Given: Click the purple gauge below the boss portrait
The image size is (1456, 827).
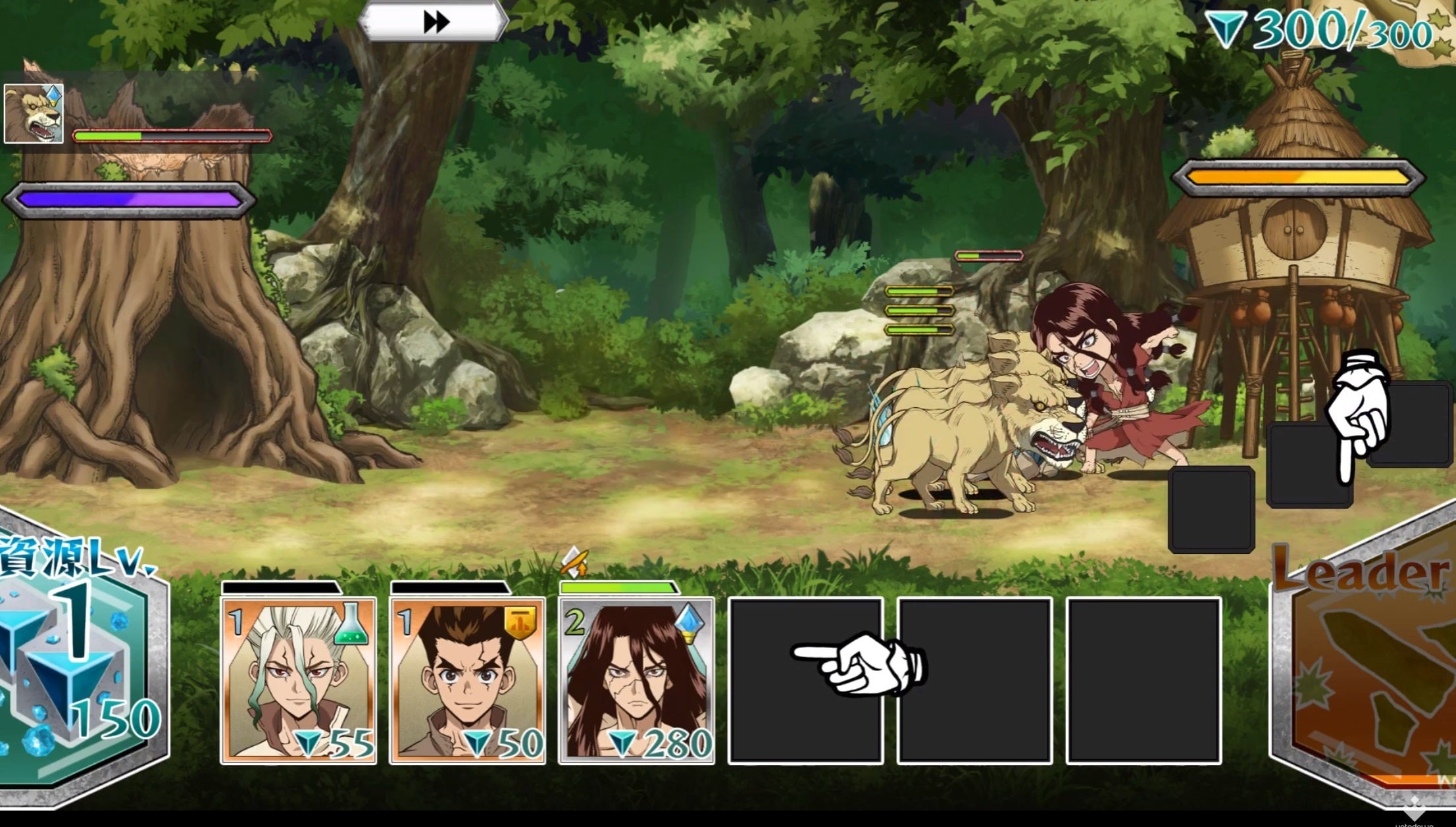Looking at the screenshot, I should 129,195.
